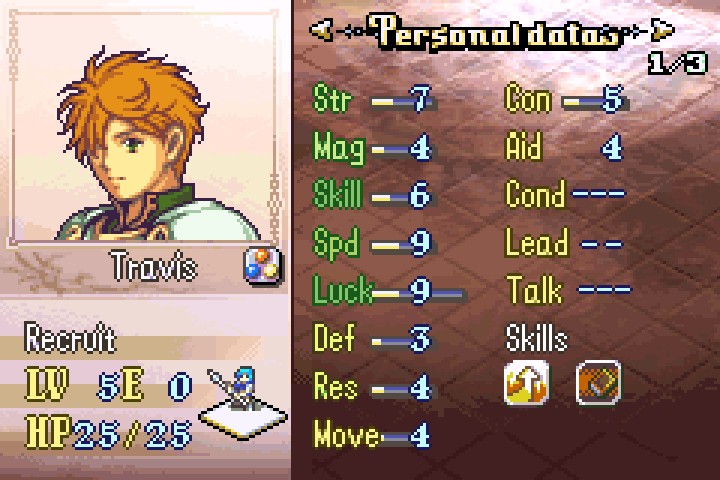This screenshot has width=720, height=480.
Task: Highlight the Con stat entry
Action: point(566,99)
